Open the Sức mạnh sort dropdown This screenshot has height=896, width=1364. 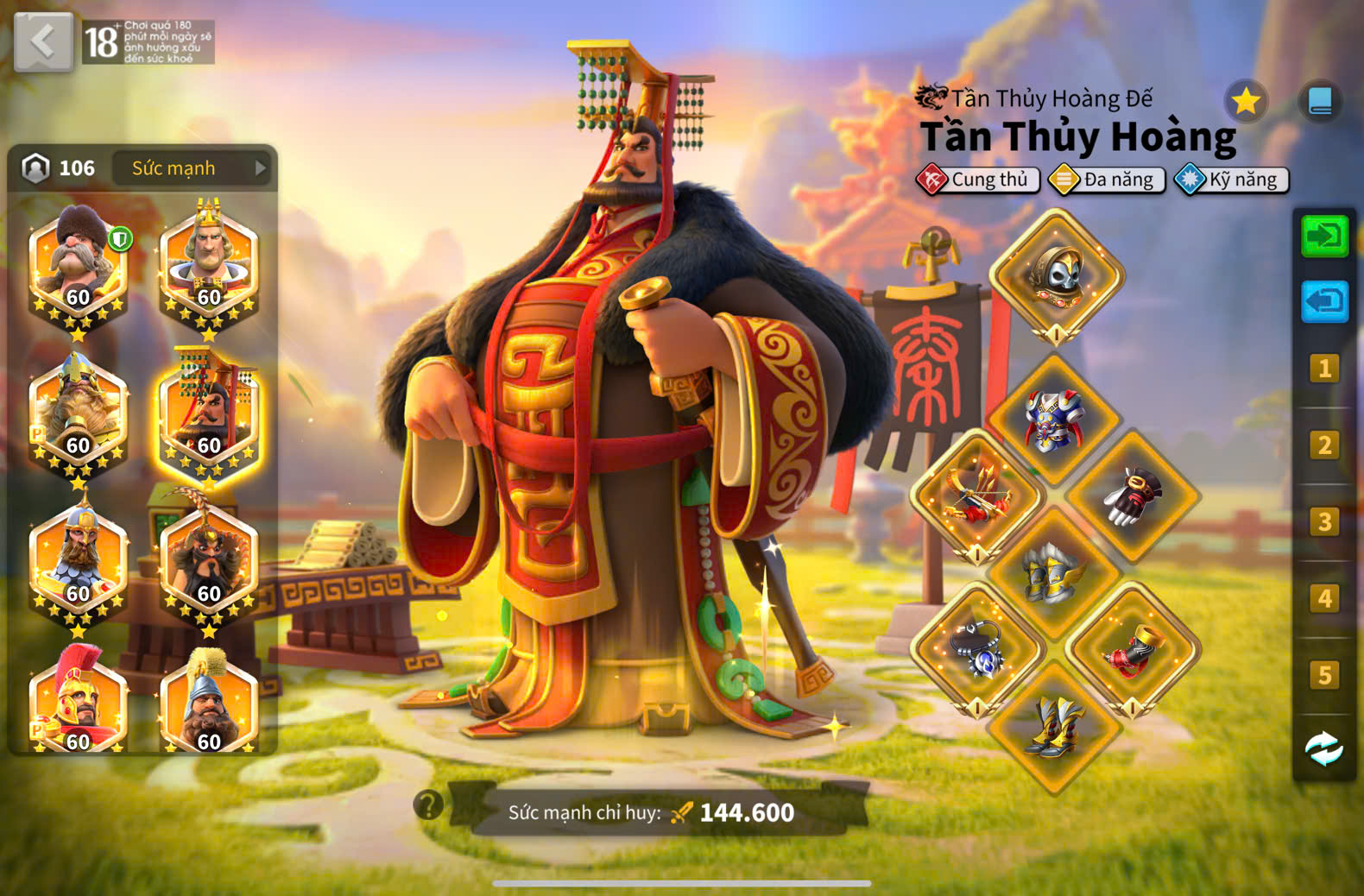193,168
